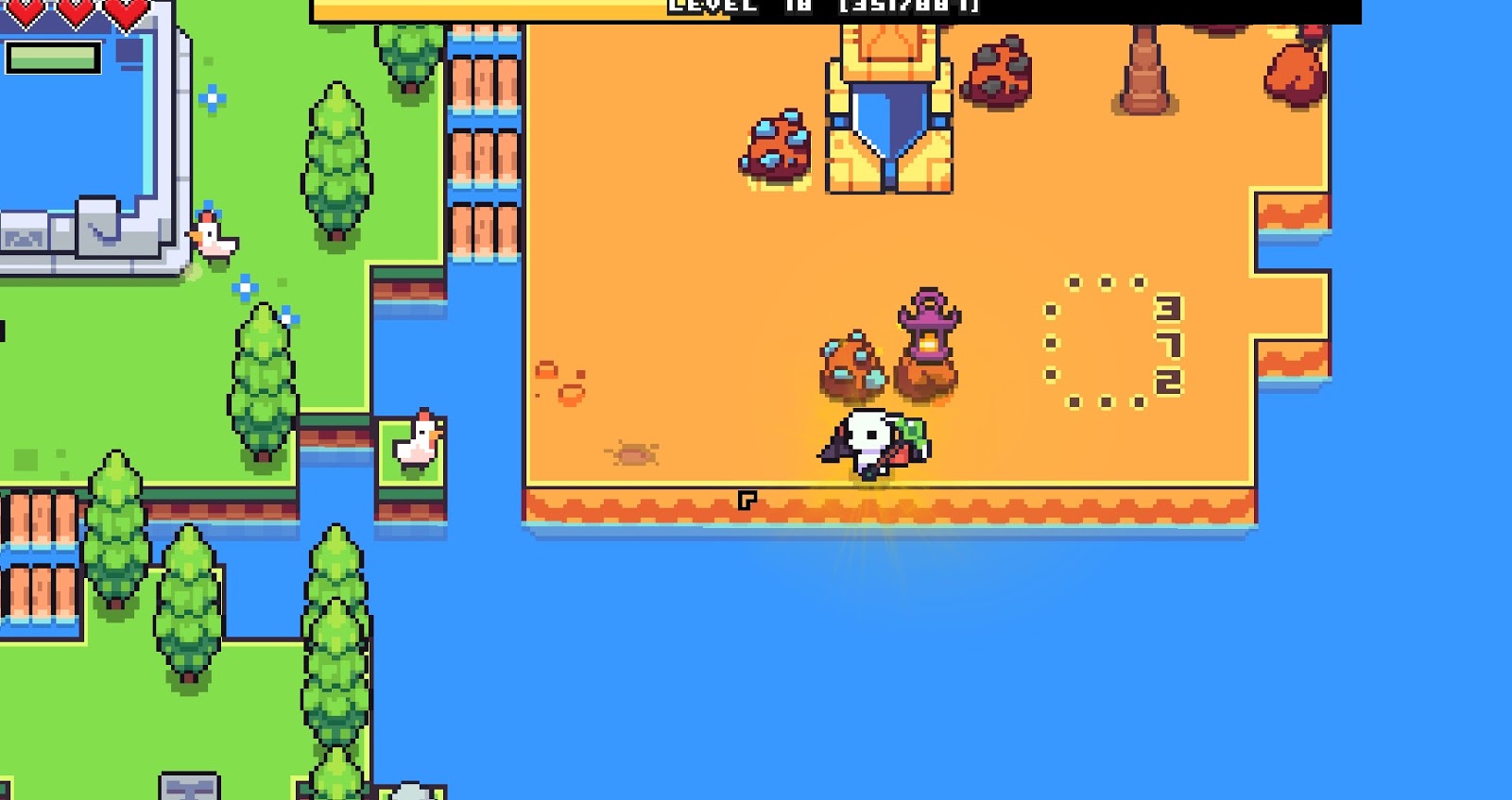Click the dirt patch near the player
This screenshot has height=800, width=1512.
[x=633, y=453]
